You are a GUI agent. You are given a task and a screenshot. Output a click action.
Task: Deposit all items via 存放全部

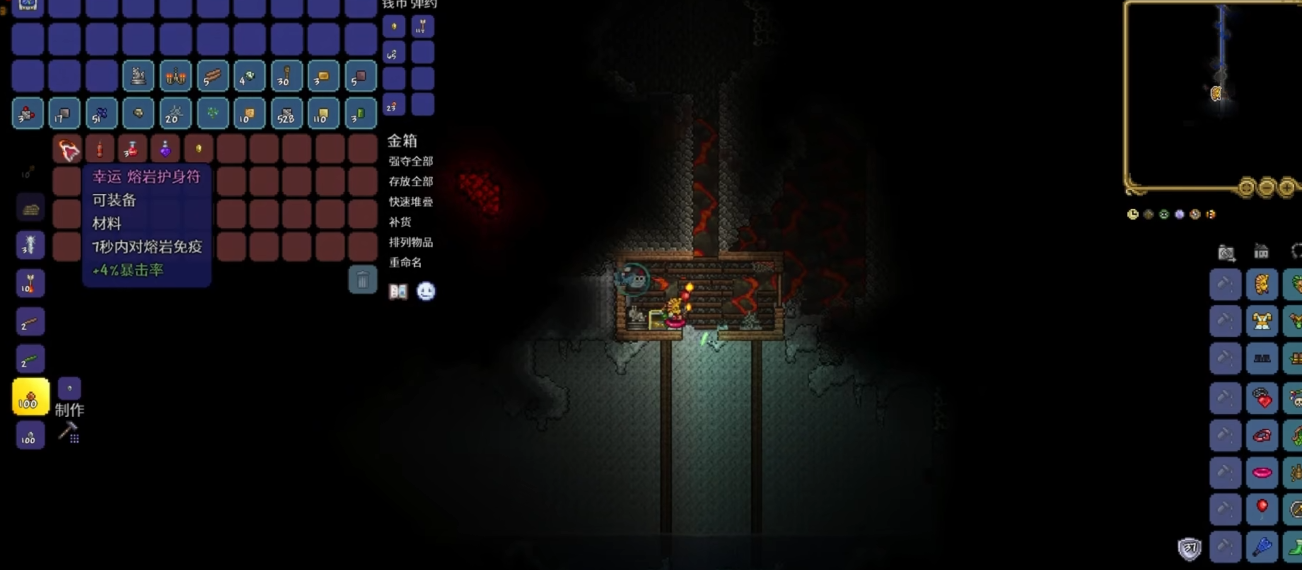(411, 181)
